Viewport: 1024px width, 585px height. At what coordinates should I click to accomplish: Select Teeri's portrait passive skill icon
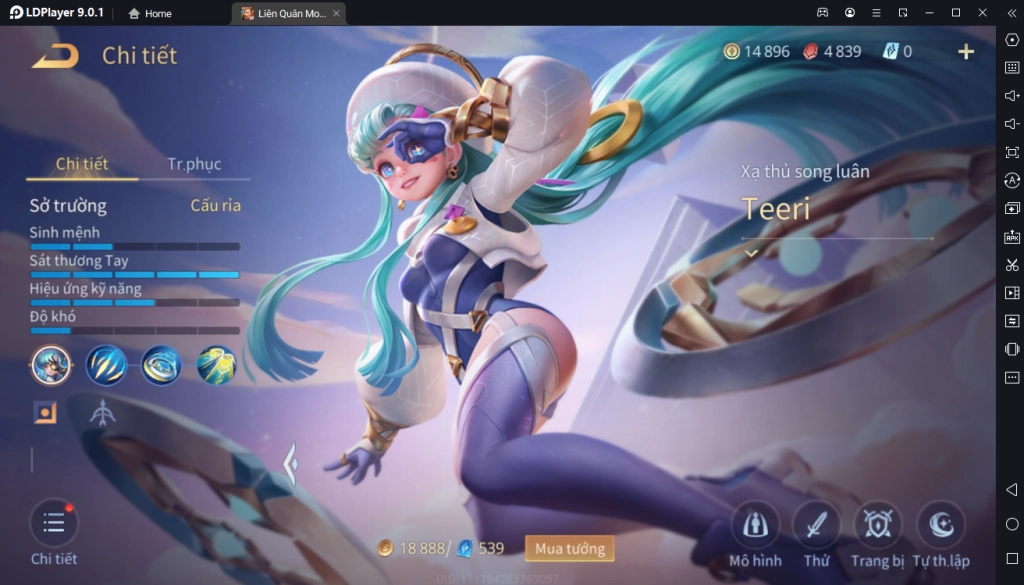point(51,365)
